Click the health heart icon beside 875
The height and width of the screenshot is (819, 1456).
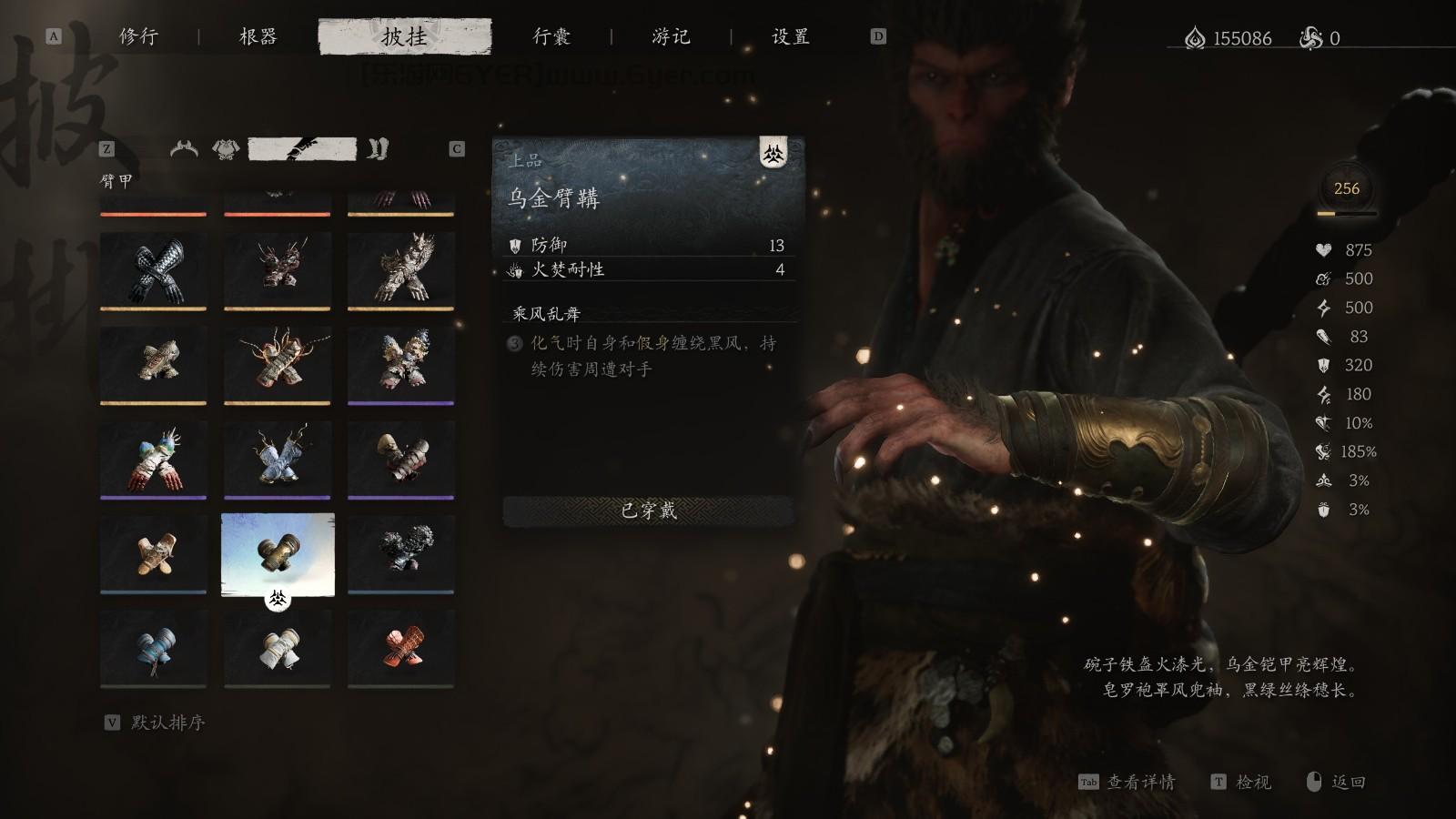click(1324, 251)
